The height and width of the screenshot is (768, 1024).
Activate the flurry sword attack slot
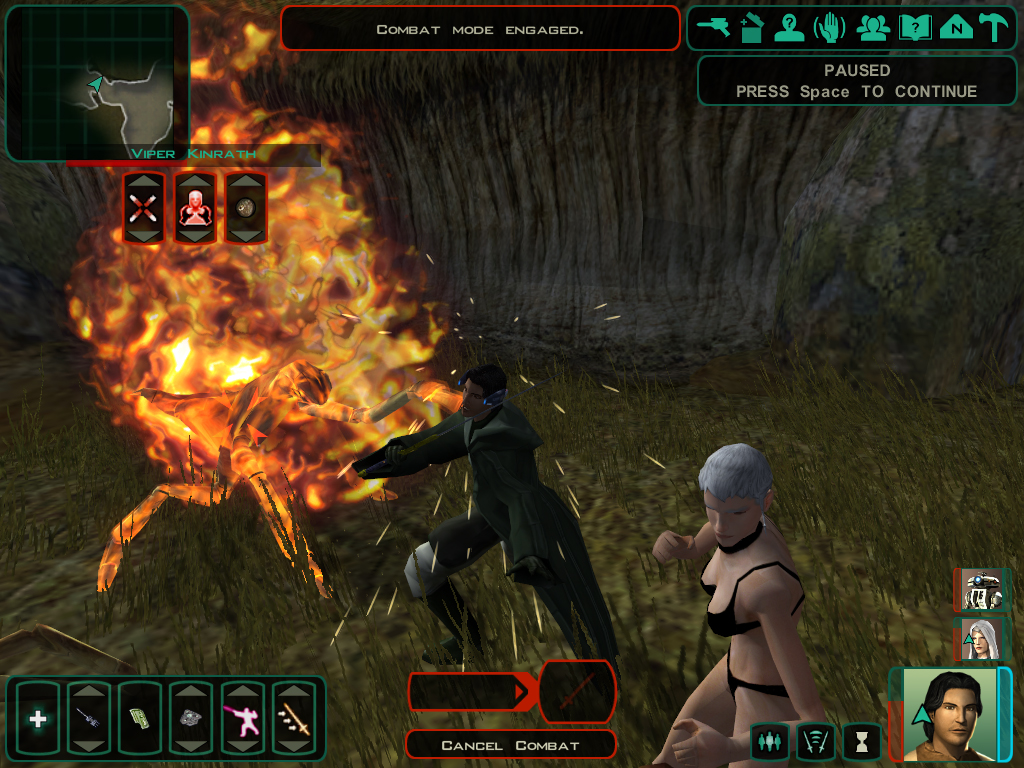tap(294, 719)
